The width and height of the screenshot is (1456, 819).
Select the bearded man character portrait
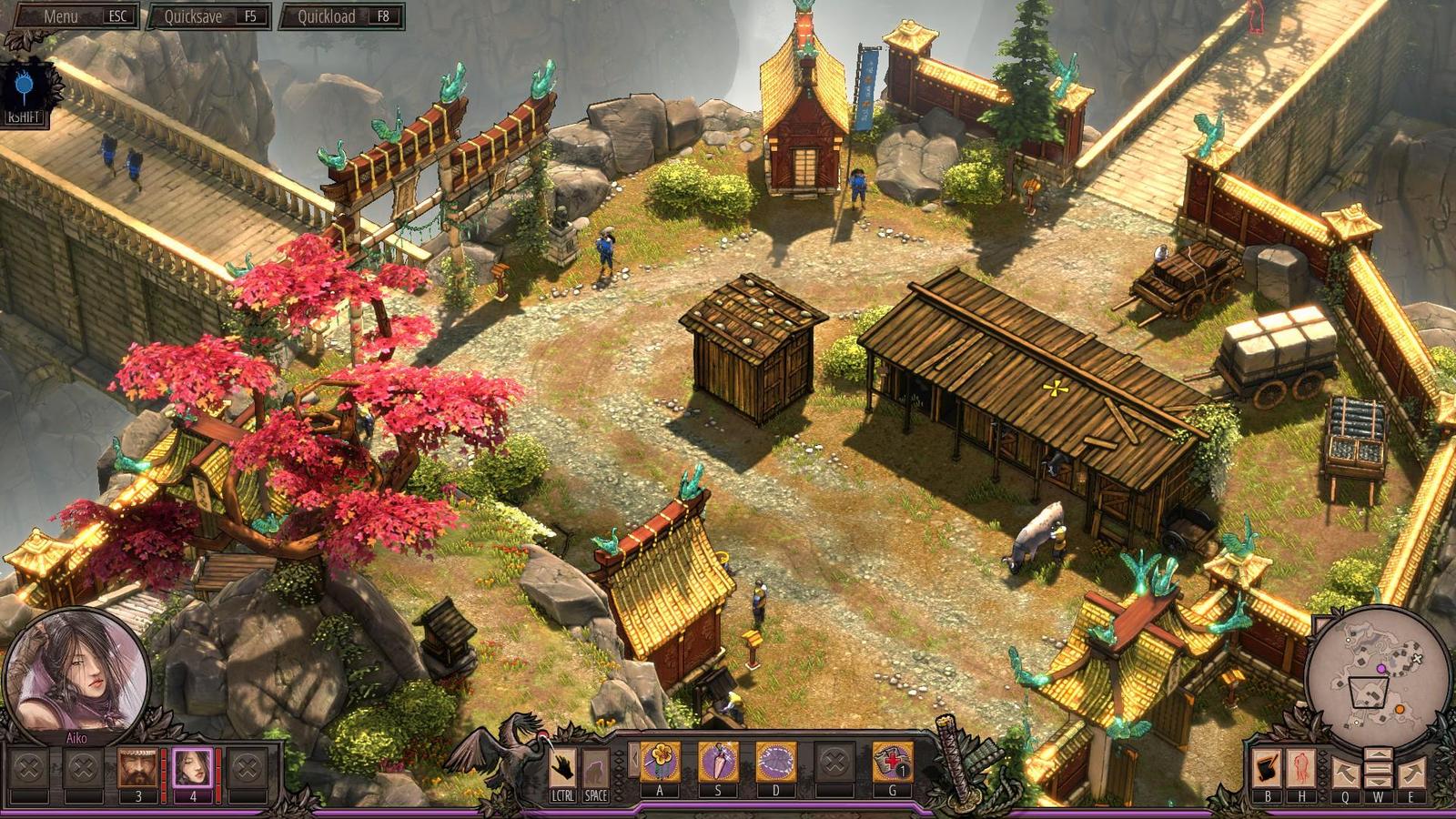[137, 768]
